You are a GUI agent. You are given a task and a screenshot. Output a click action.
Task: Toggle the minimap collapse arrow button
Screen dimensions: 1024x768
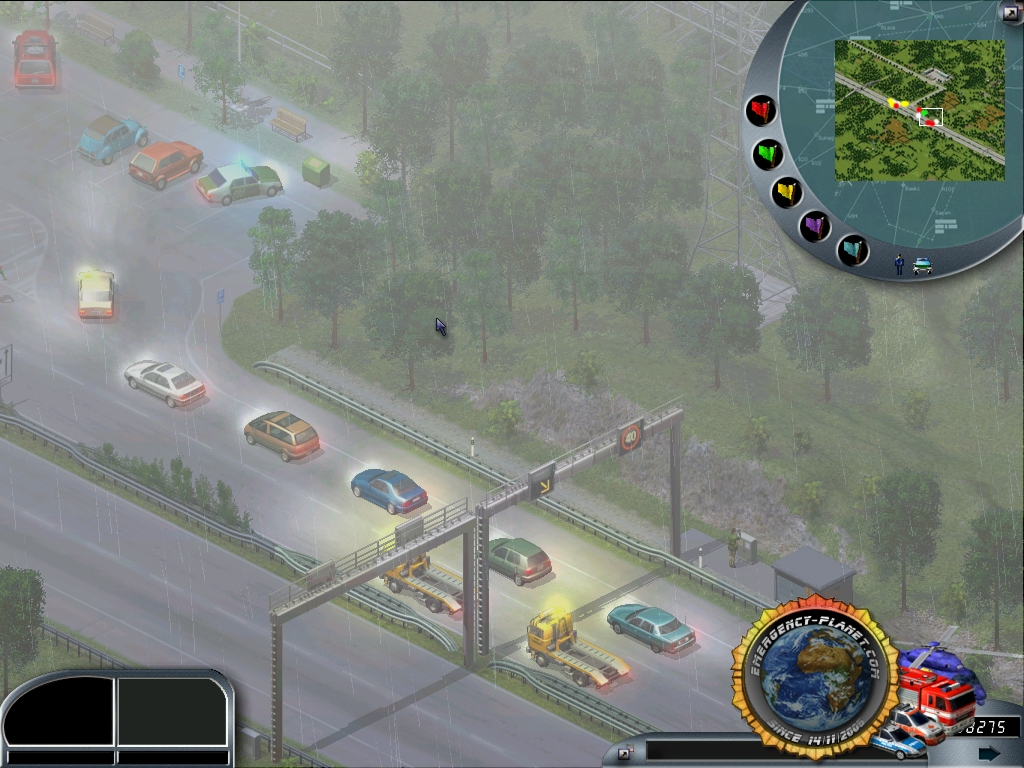pyautogui.click(x=1009, y=13)
